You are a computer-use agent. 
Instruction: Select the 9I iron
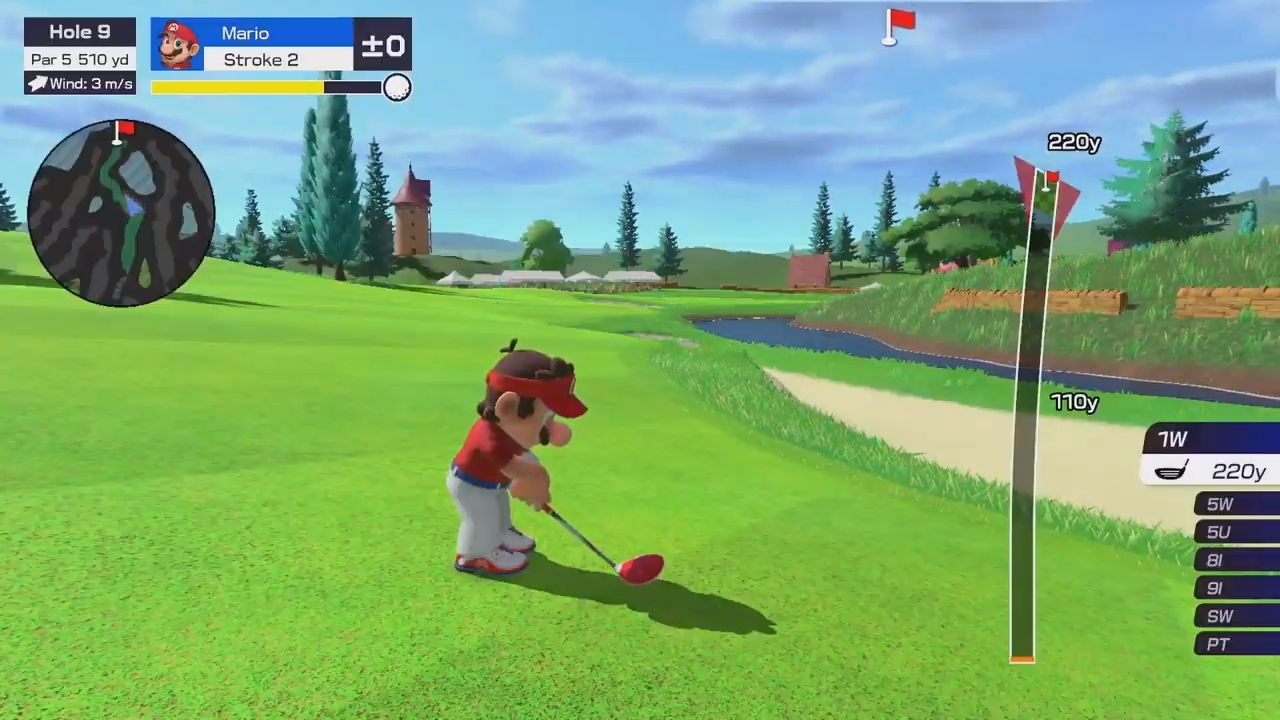pyautogui.click(x=1236, y=588)
